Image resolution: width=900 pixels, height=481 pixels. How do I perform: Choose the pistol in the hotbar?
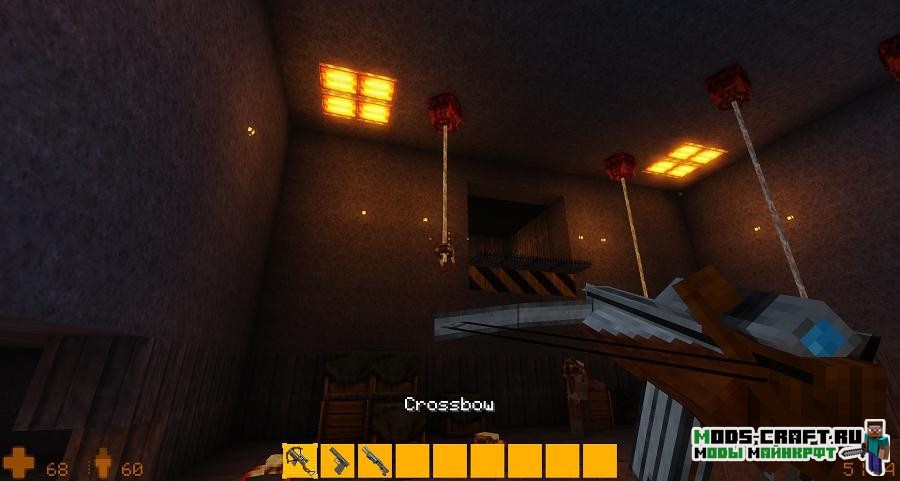point(338,461)
